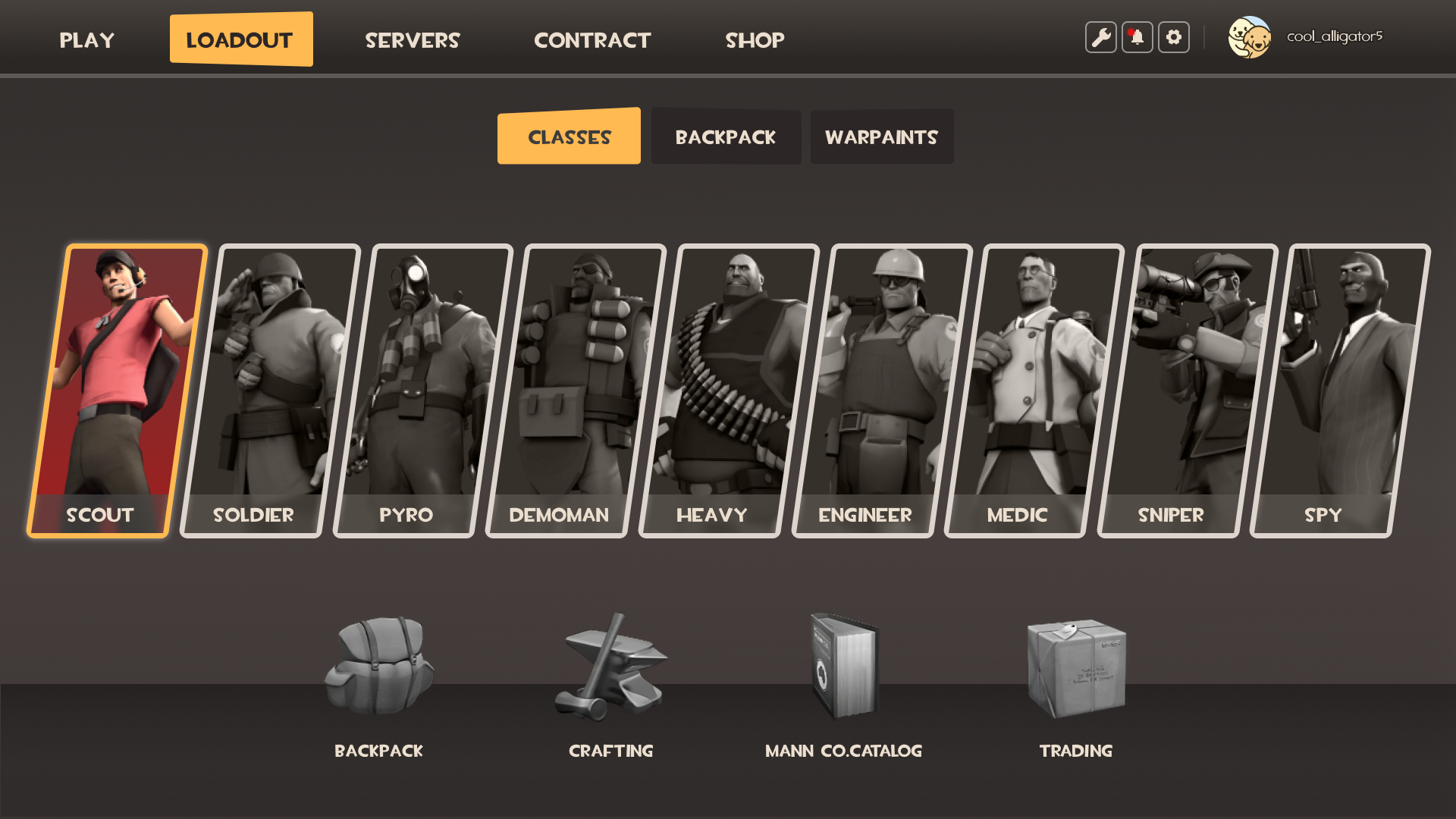Click the cool_alligator5 profile avatar
The image size is (1456, 819).
click(x=1250, y=36)
